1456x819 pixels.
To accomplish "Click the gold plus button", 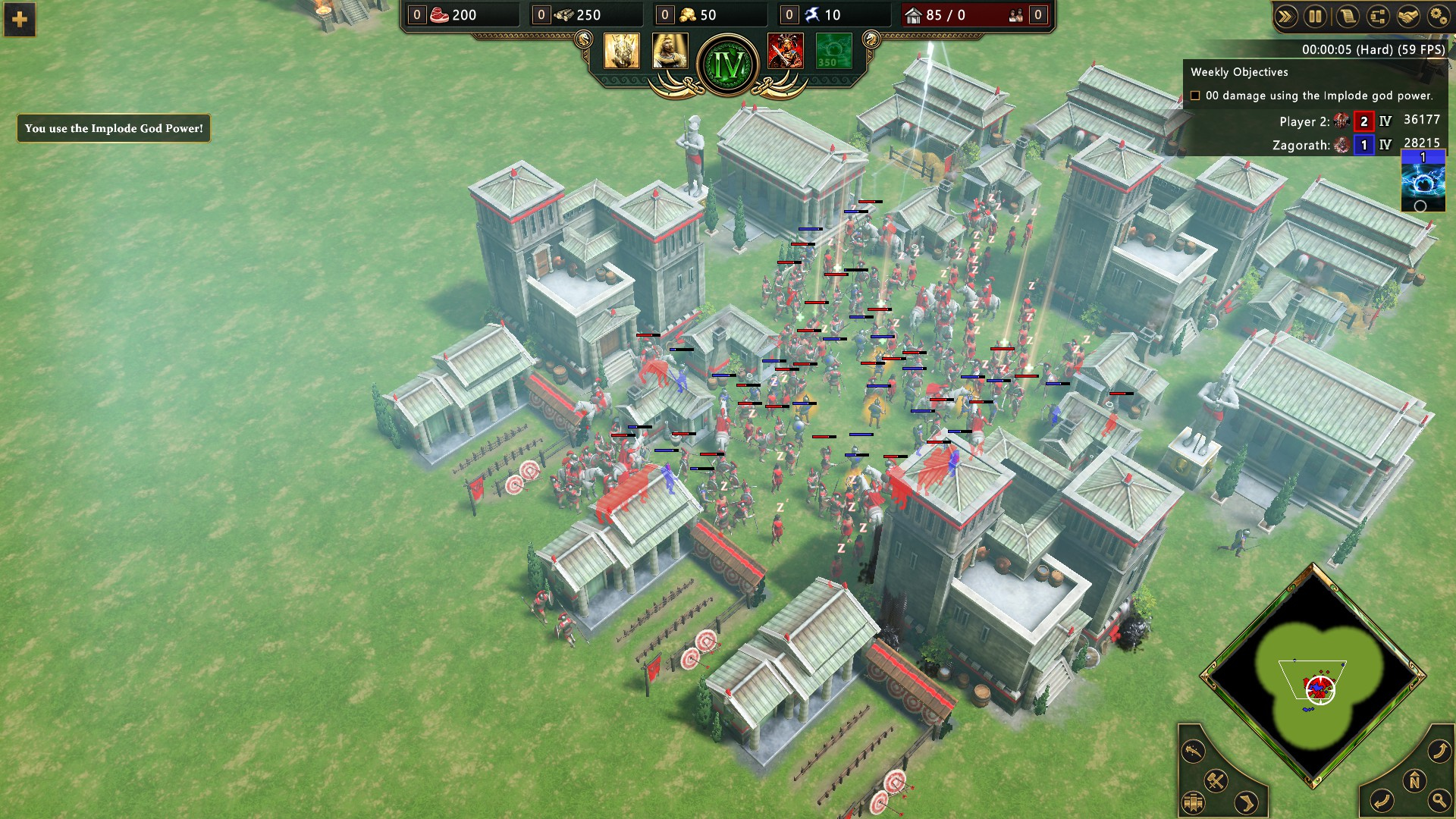I will pyautogui.click(x=20, y=19).
